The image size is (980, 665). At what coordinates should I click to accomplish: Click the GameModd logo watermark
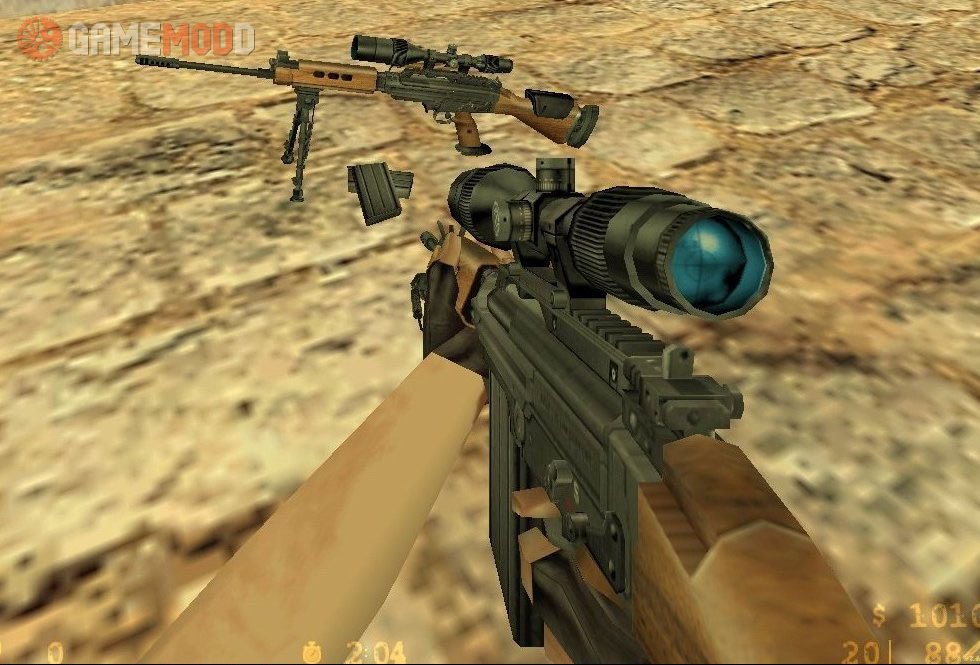click(x=136, y=38)
